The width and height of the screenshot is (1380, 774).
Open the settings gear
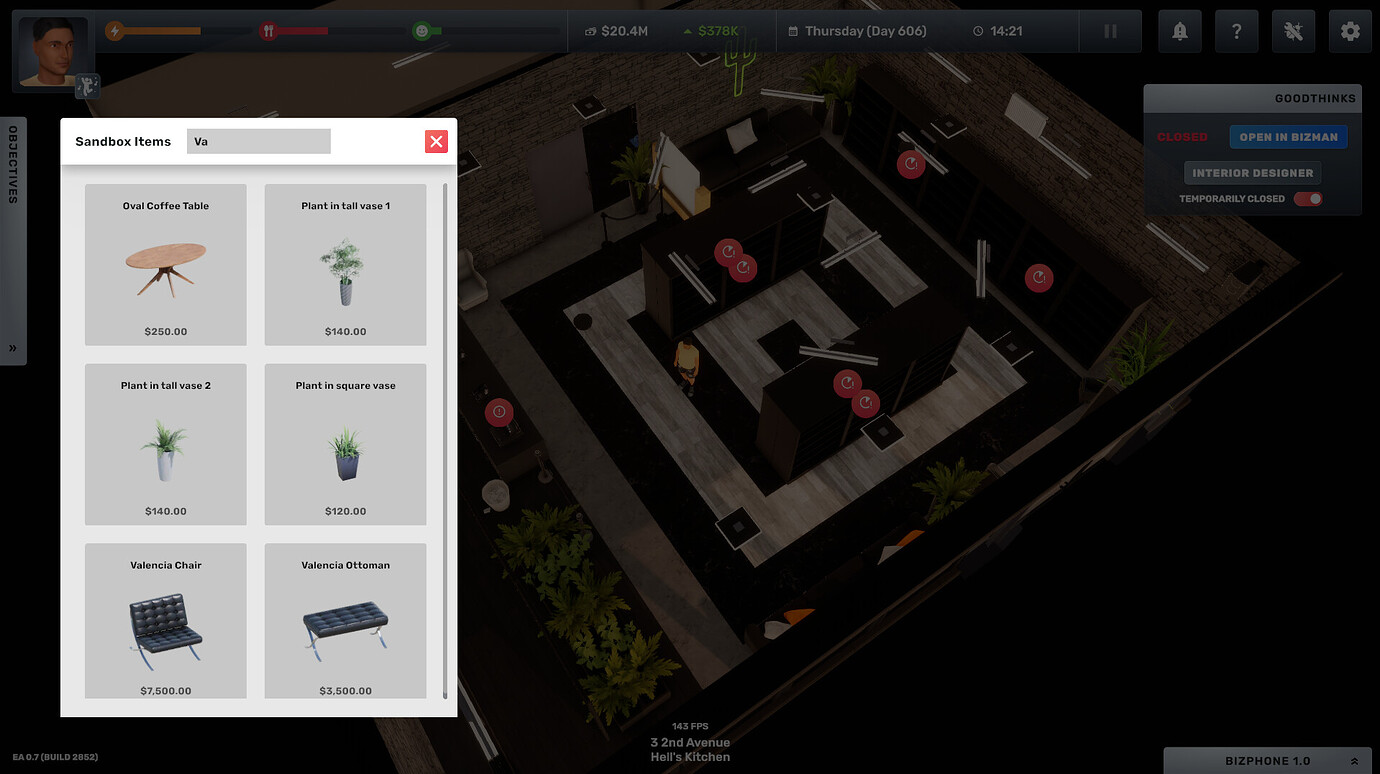click(x=1350, y=31)
